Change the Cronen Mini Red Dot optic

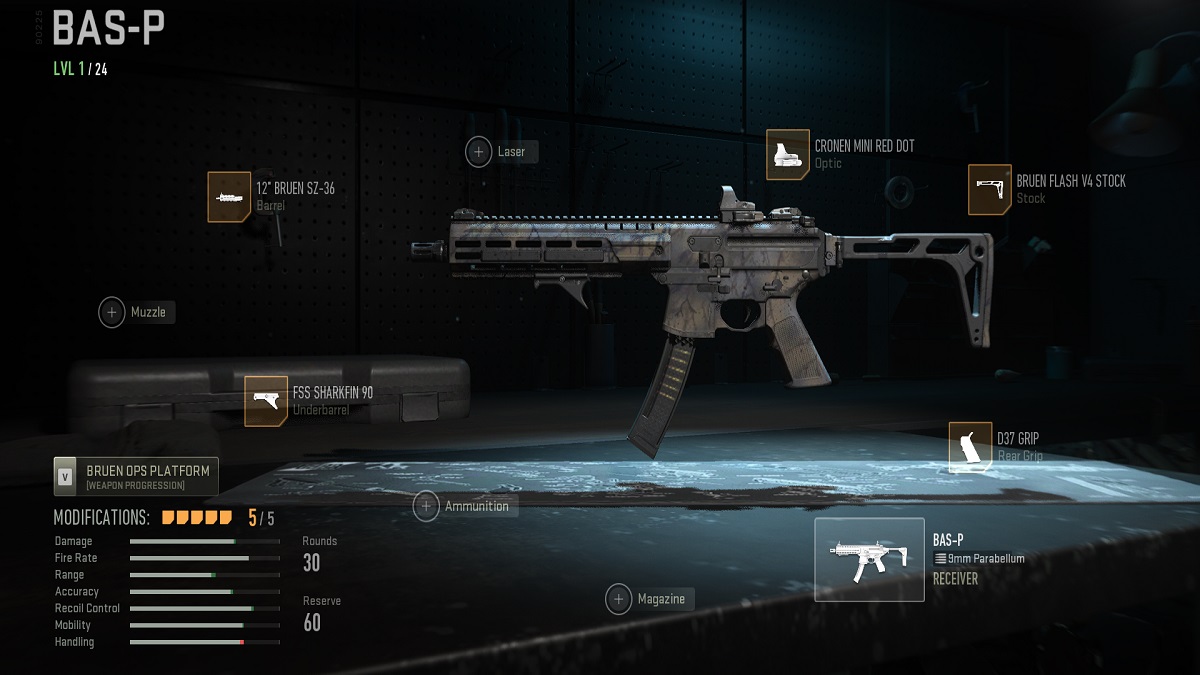tap(788, 155)
